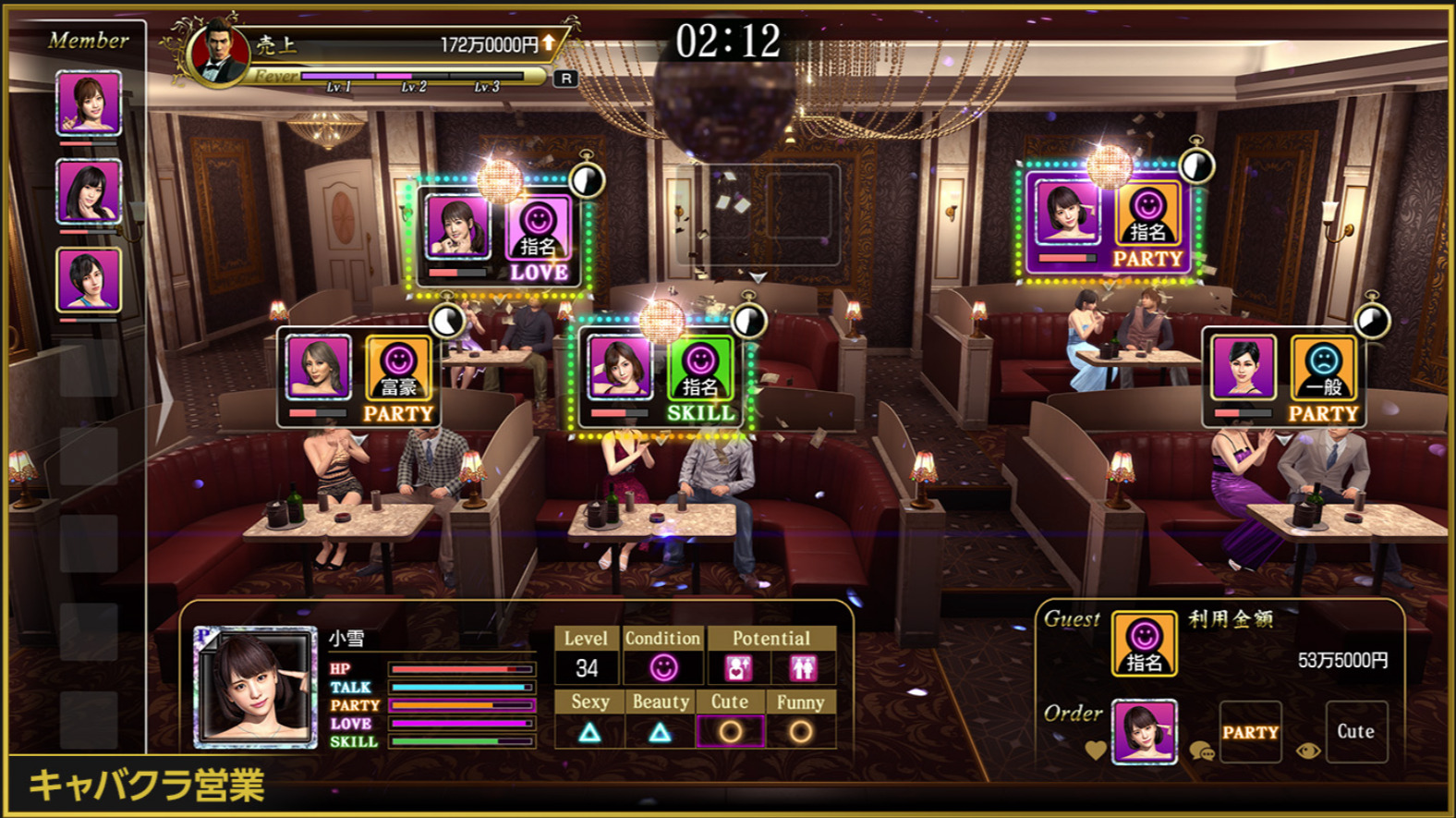Select the Sexy rating triangle

click(589, 733)
